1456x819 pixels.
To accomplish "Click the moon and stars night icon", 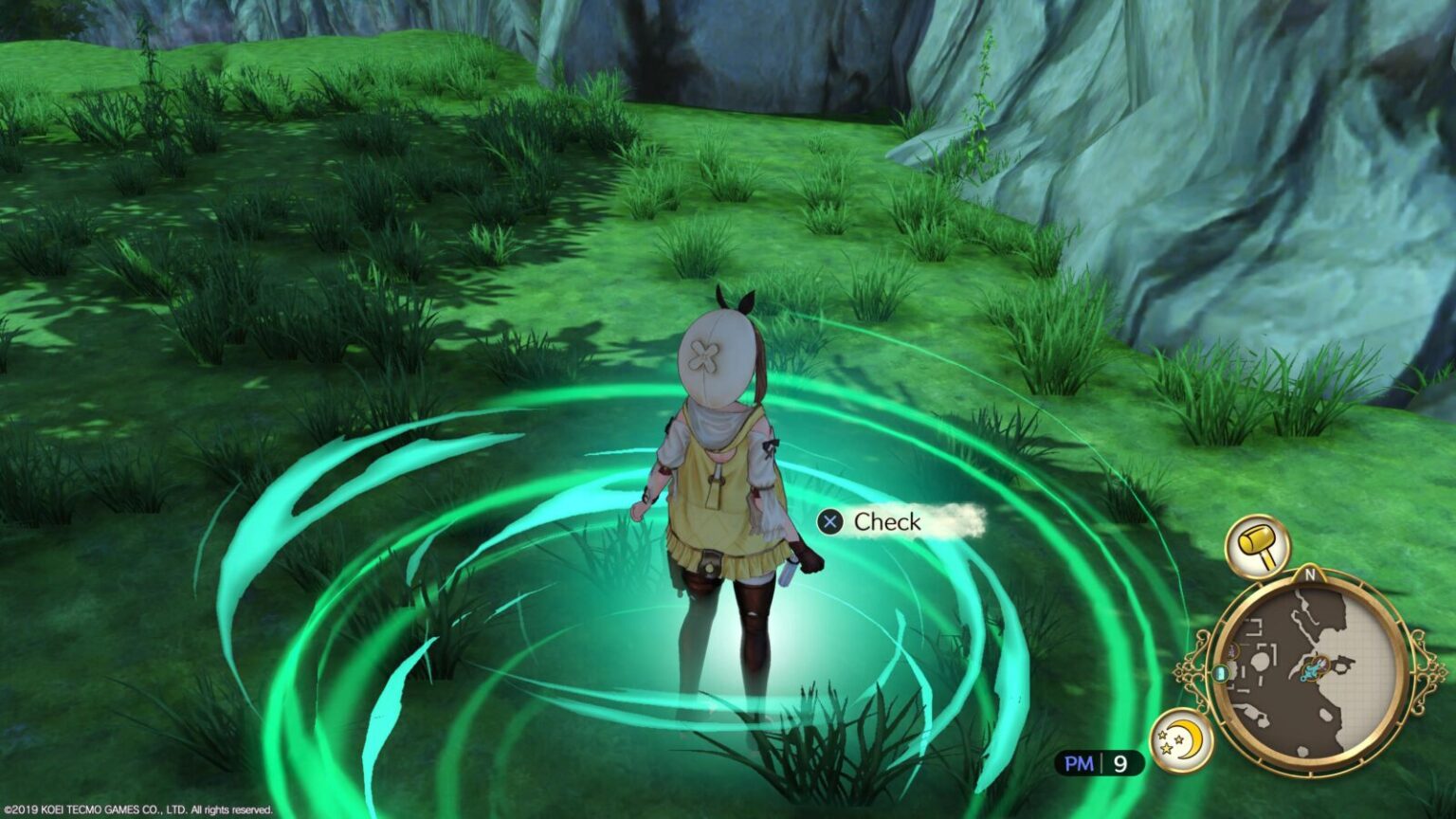I will pos(1182,740).
